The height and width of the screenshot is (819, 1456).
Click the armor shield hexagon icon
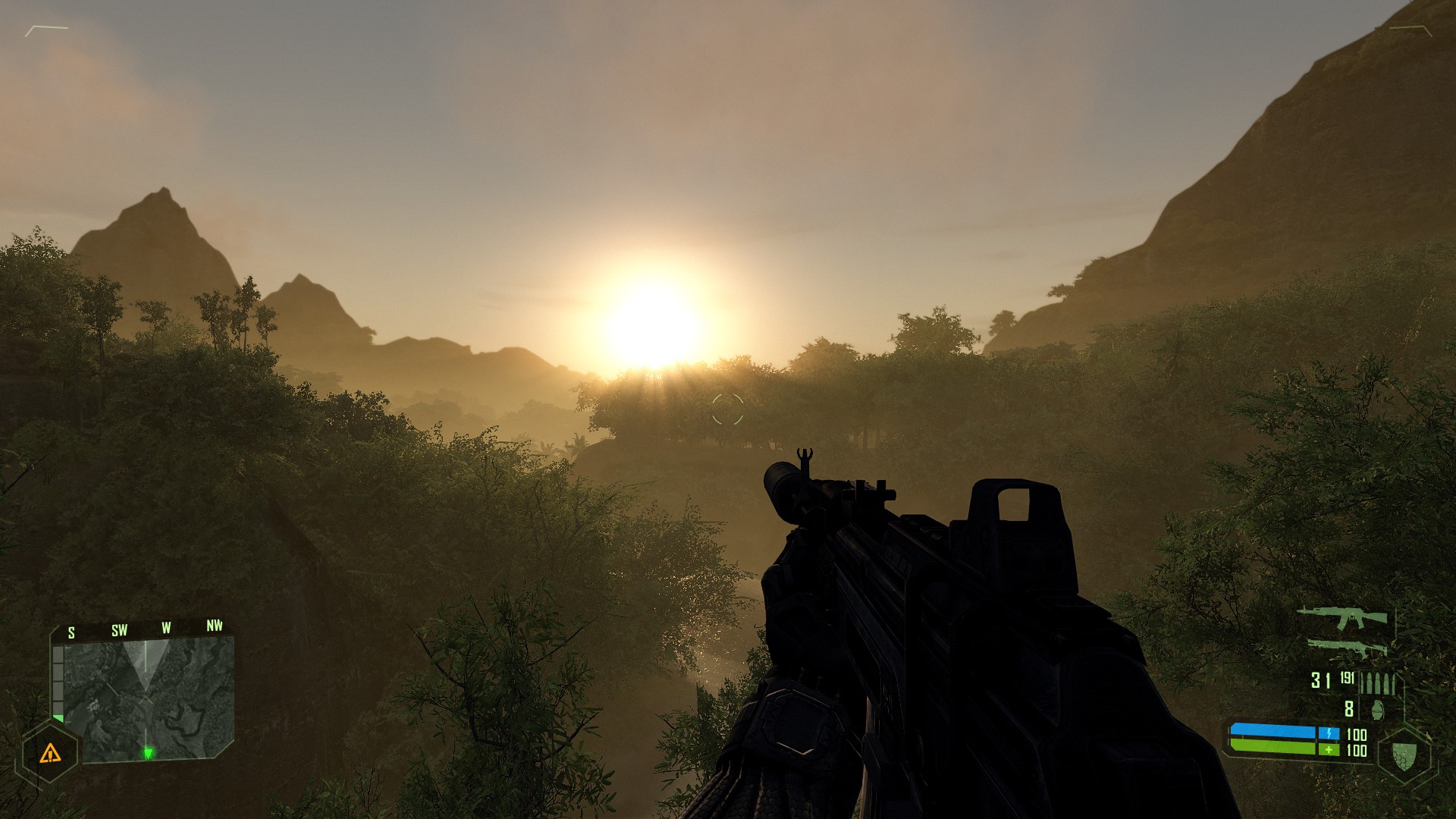[x=1404, y=757]
